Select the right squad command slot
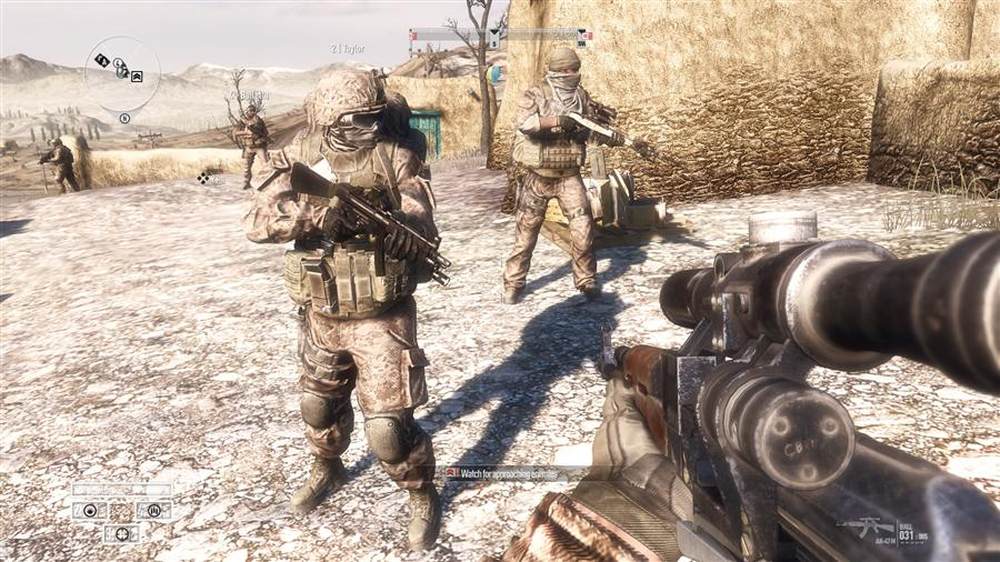 tap(154, 510)
